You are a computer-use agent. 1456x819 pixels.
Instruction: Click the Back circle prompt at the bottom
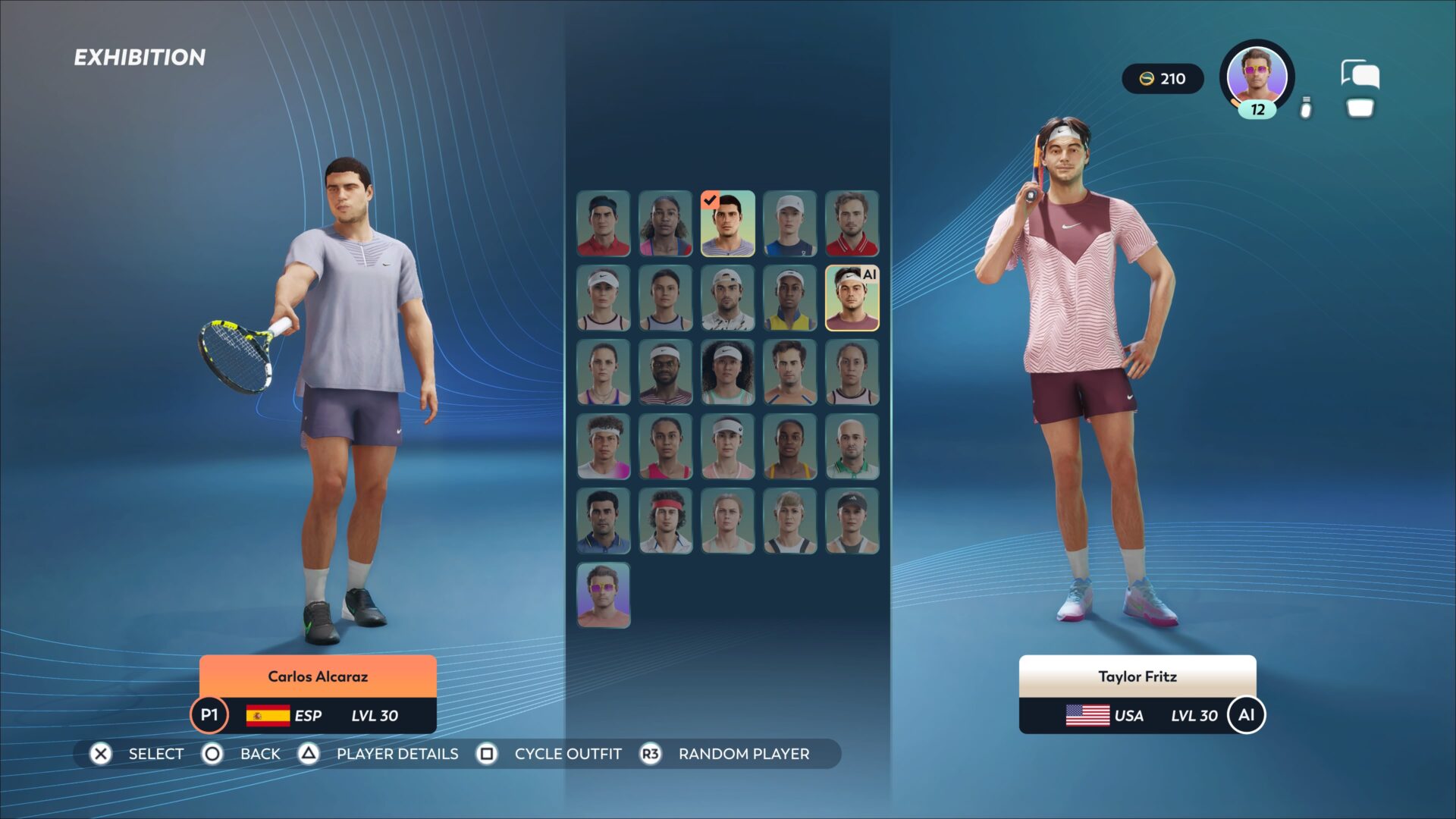pos(212,754)
